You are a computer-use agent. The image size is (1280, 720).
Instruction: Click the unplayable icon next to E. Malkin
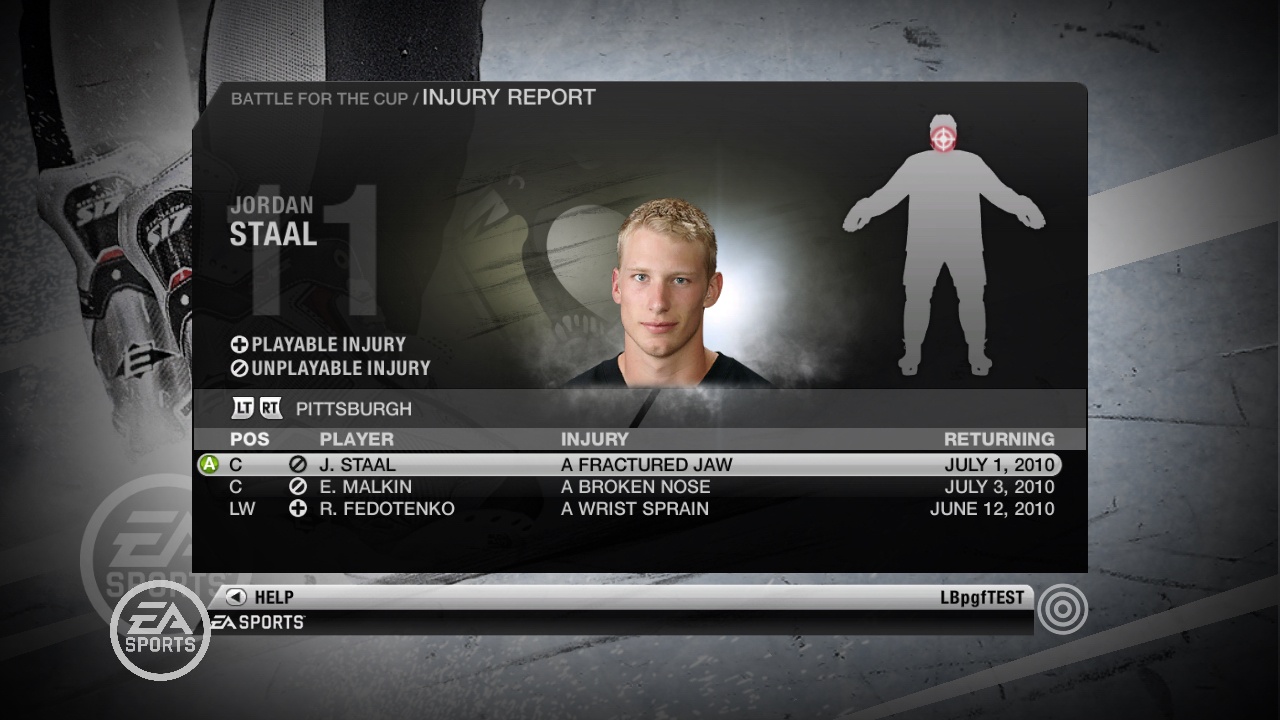point(300,487)
